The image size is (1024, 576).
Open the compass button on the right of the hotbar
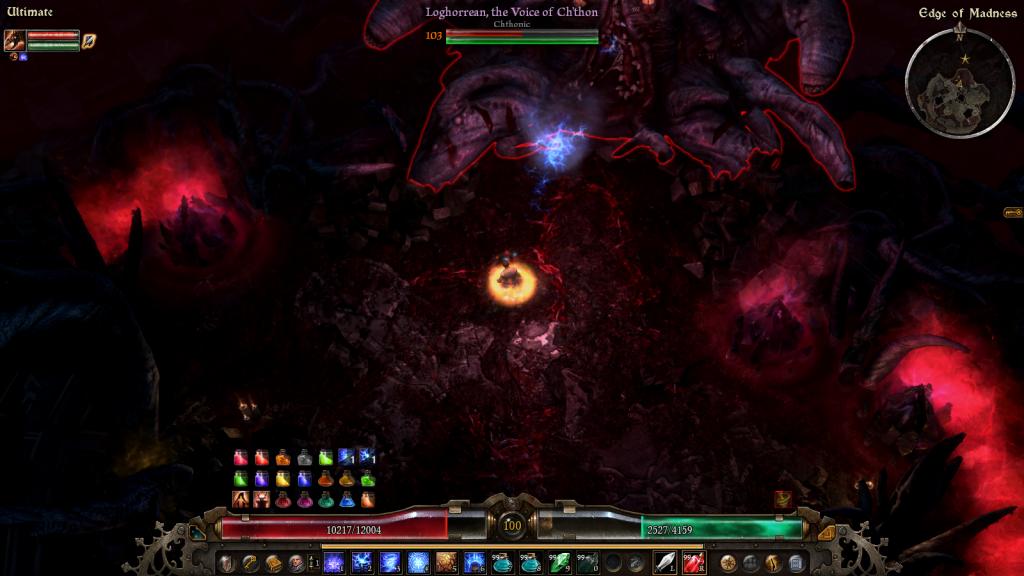[728, 563]
